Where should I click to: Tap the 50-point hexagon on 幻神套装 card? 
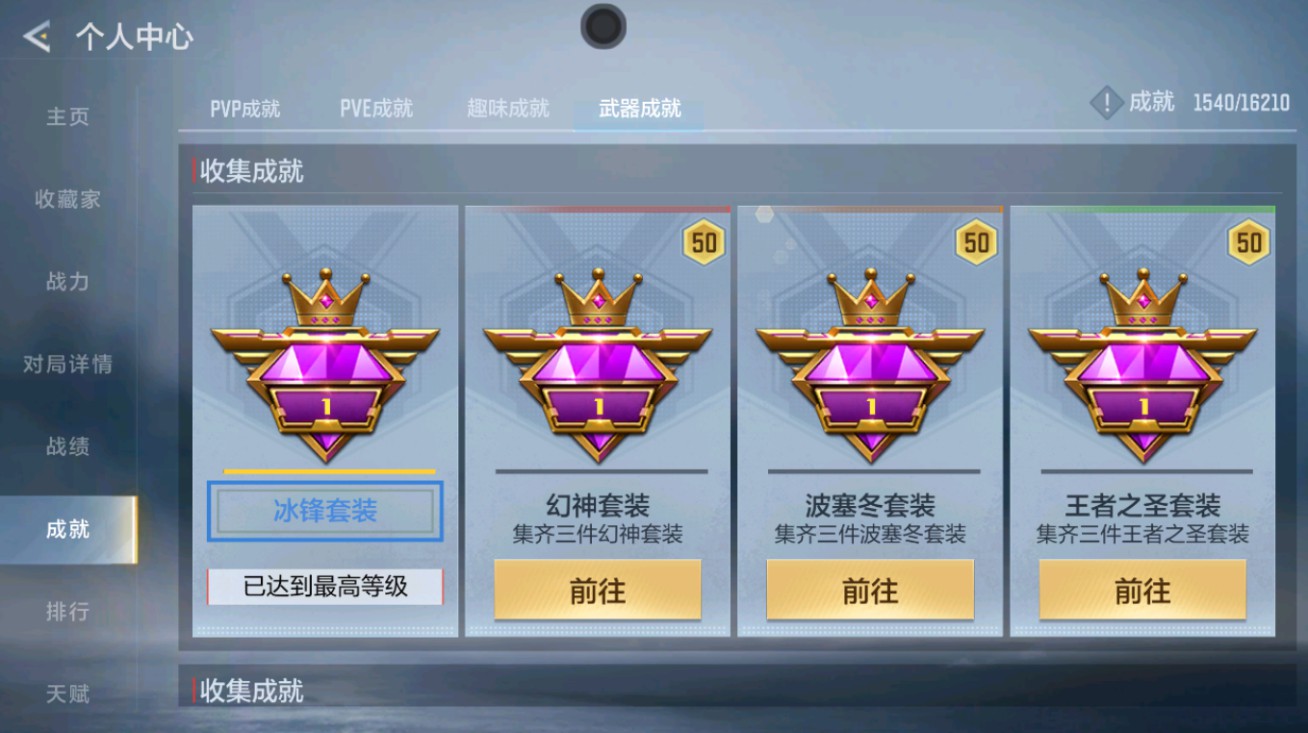[x=703, y=242]
